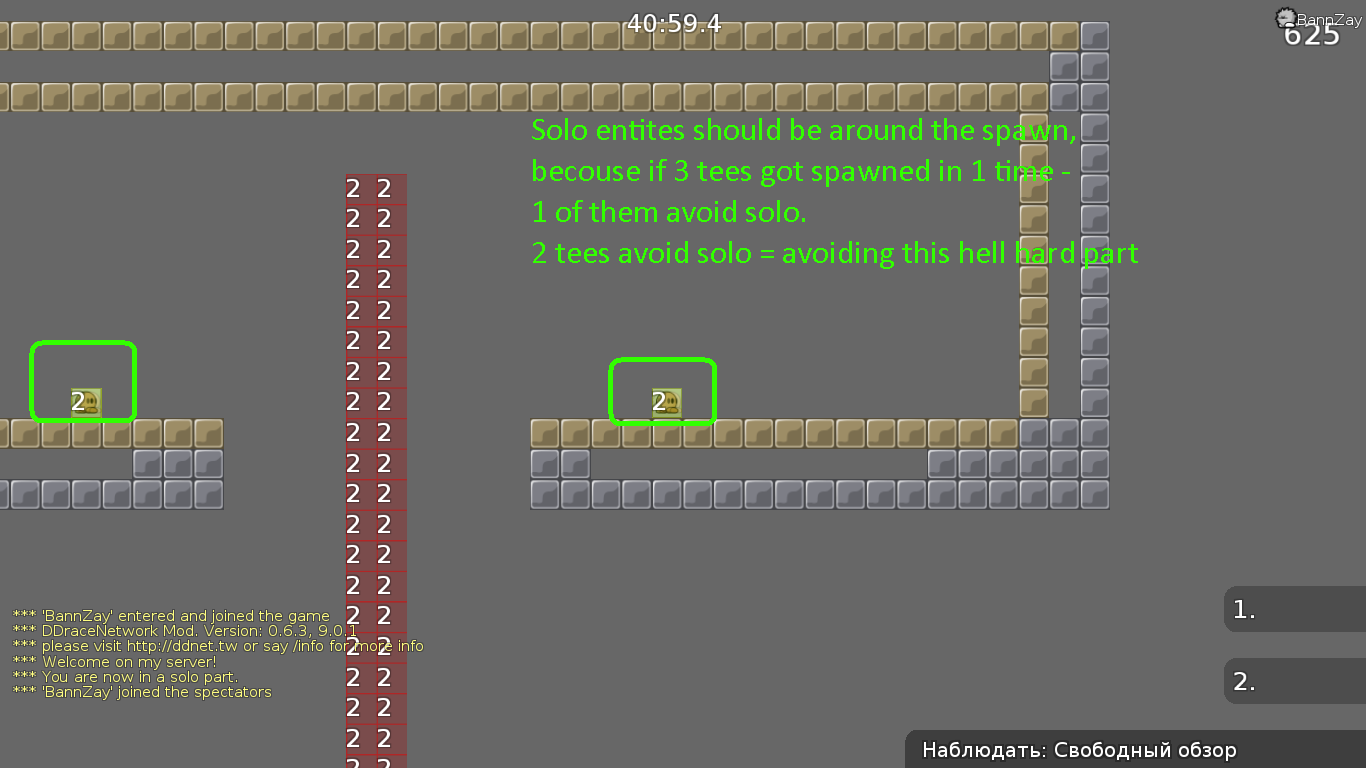Image resolution: width=1366 pixels, height=768 pixels.
Task: Expand the scoreboard entry labeled 1.
Action: (x=1244, y=610)
